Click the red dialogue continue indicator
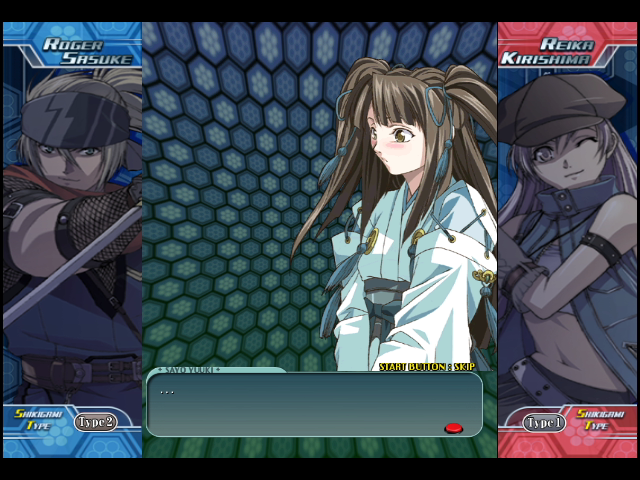Screen dimensions: 640x480 click(x=453, y=428)
